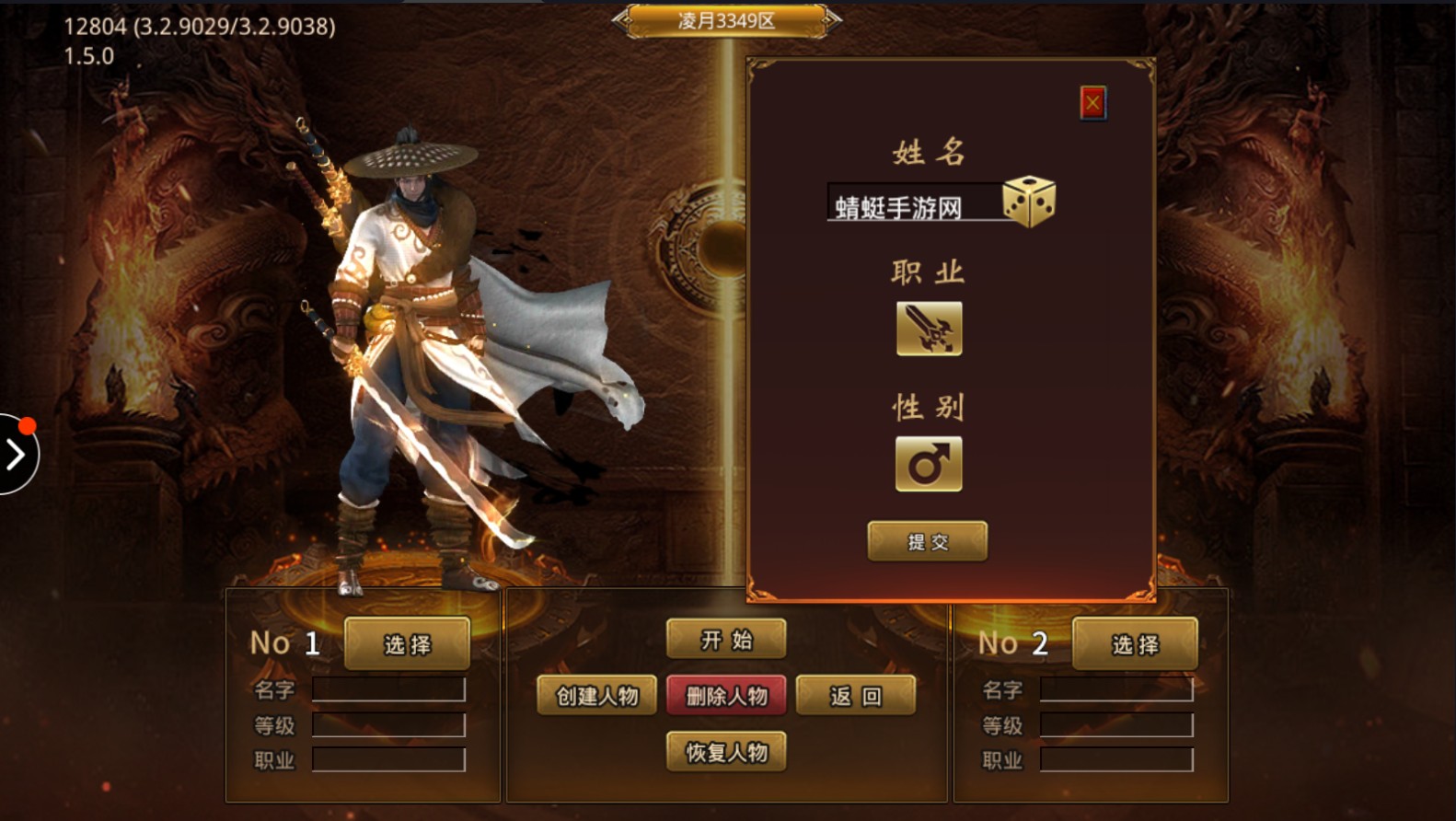
Task: Click the red 删除人物 delete button
Action: point(726,695)
